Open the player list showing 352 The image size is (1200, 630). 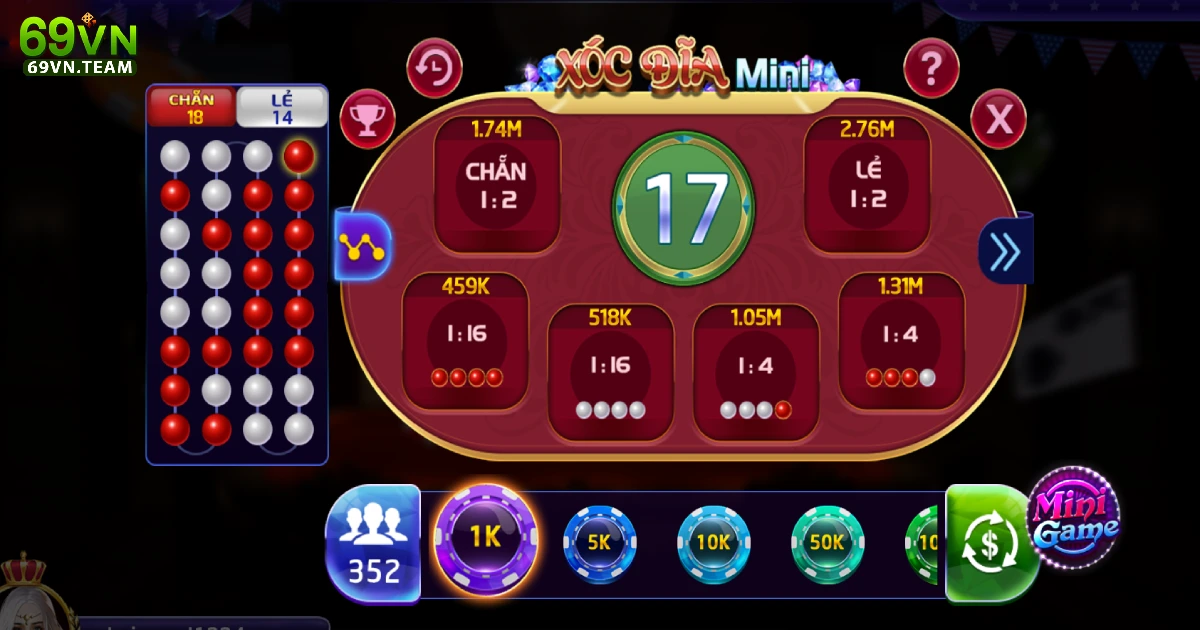point(373,543)
